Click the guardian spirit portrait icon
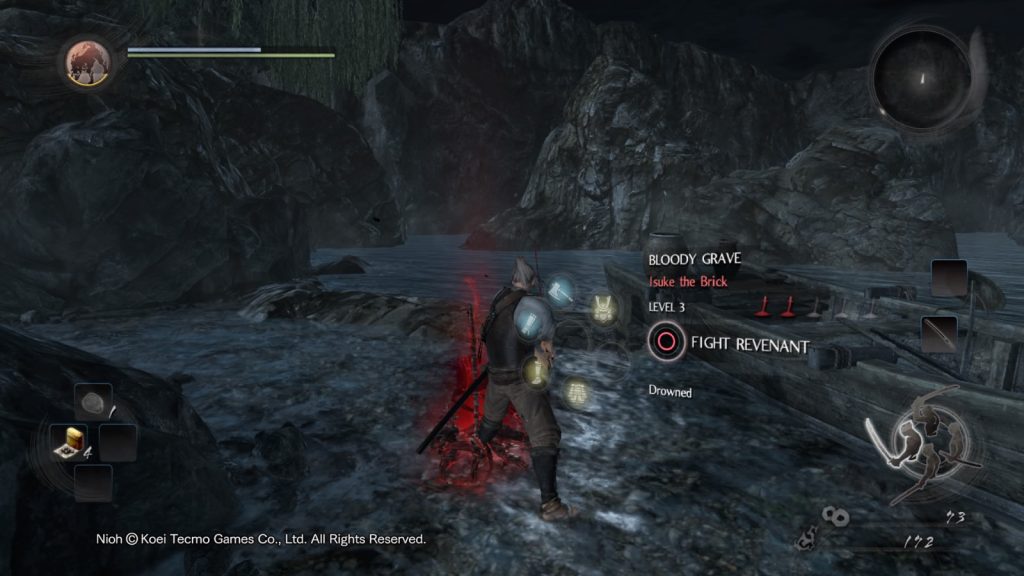This screenshot has height=576, width=1024. [88, 62]
